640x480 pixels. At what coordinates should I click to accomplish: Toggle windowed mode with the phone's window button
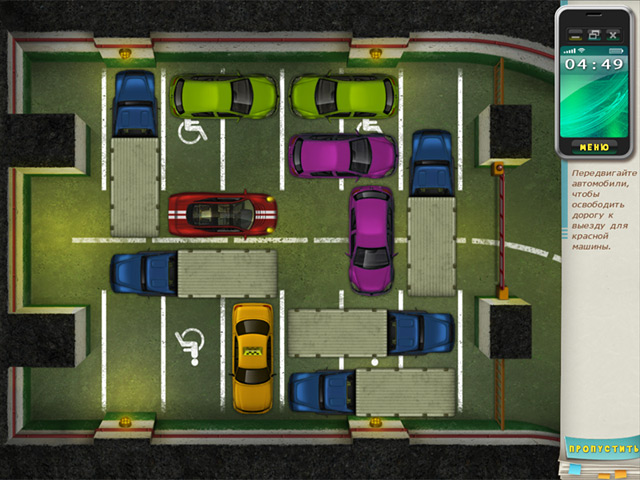tap(594, 35)
